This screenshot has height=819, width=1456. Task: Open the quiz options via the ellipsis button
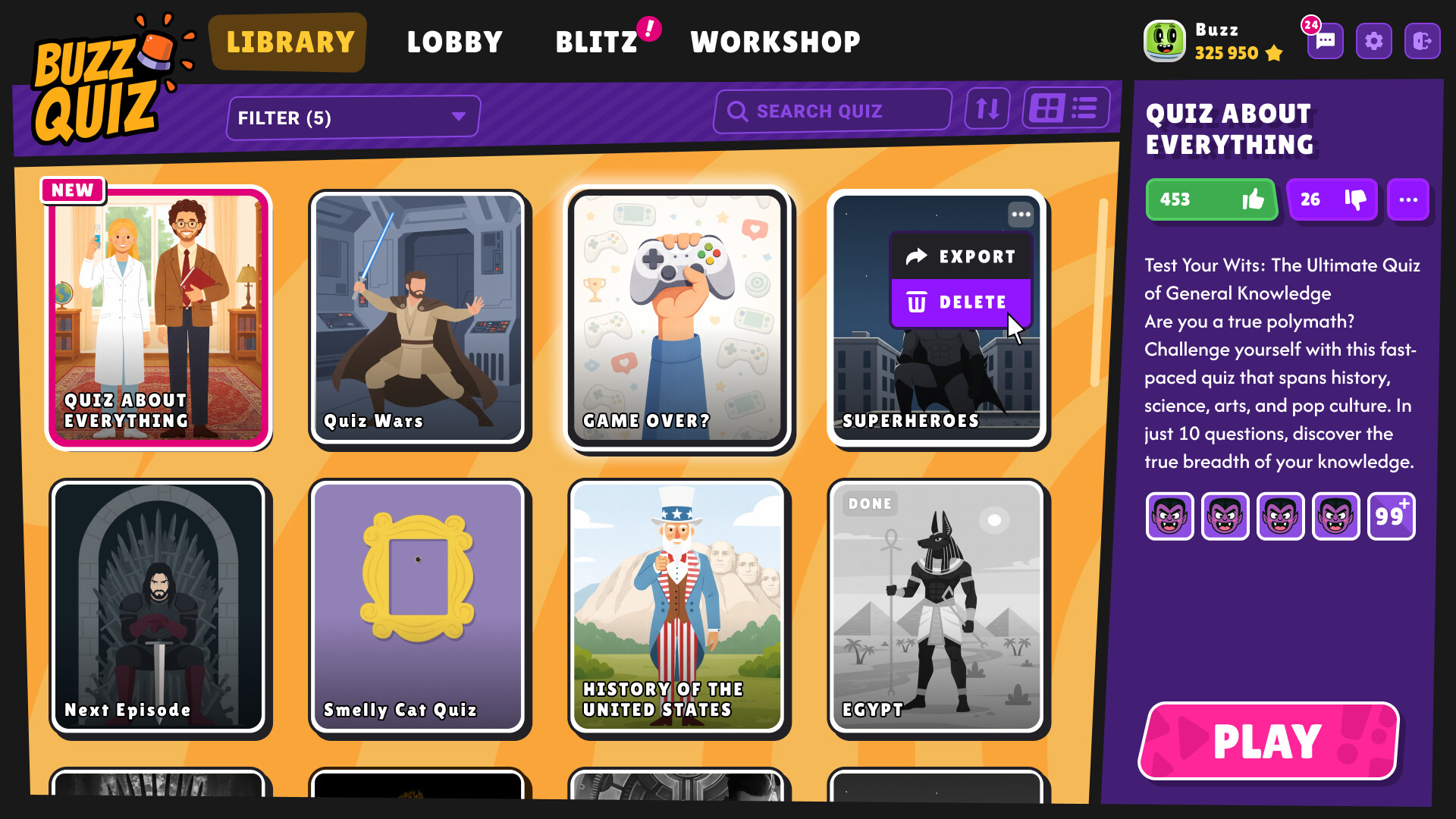tap(1408, 199)
